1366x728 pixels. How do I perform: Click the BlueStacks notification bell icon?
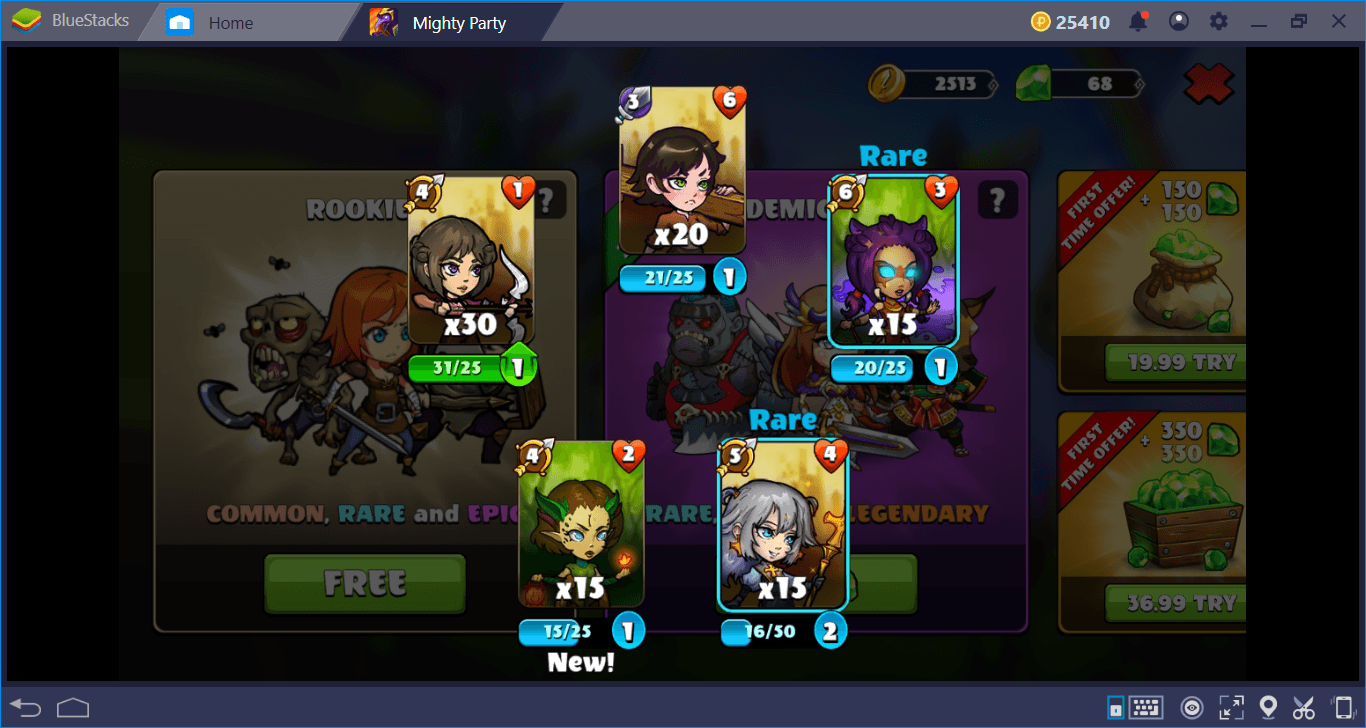(1139, 20)
